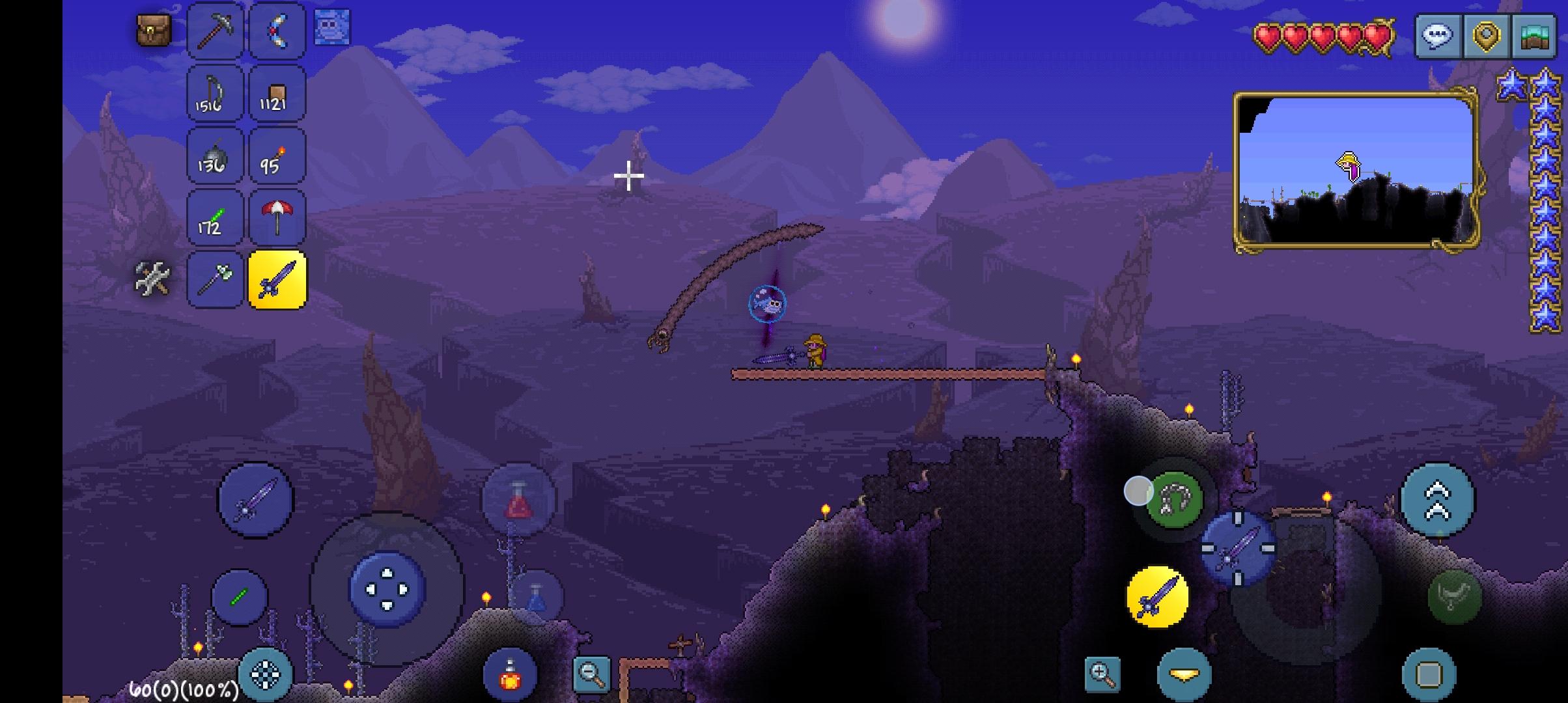This screenshot has width=1568, height=703.
Task: Fire the grappling hook button
Action: 1173,500
